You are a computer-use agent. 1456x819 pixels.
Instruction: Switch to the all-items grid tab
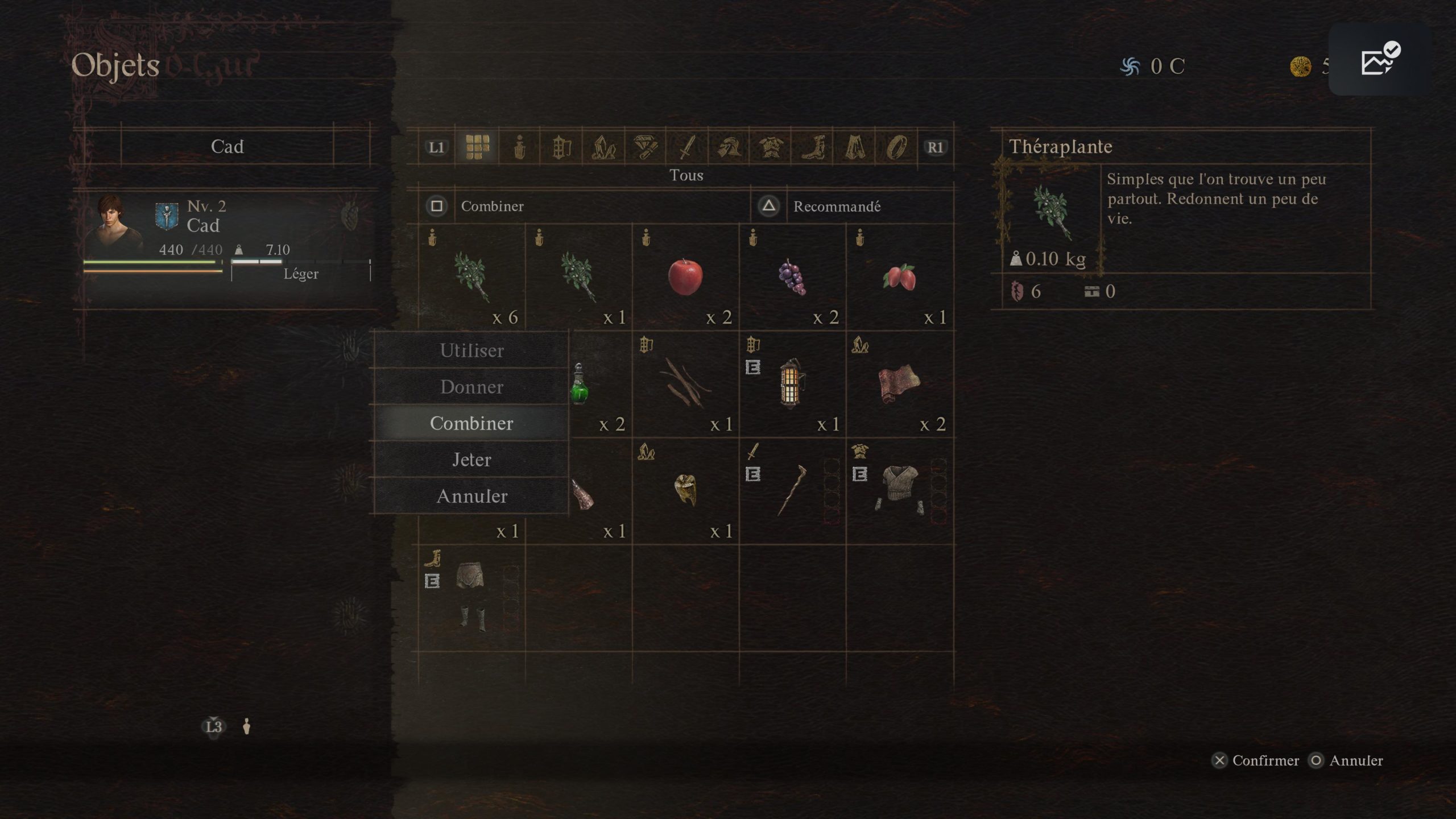[477, 147]
